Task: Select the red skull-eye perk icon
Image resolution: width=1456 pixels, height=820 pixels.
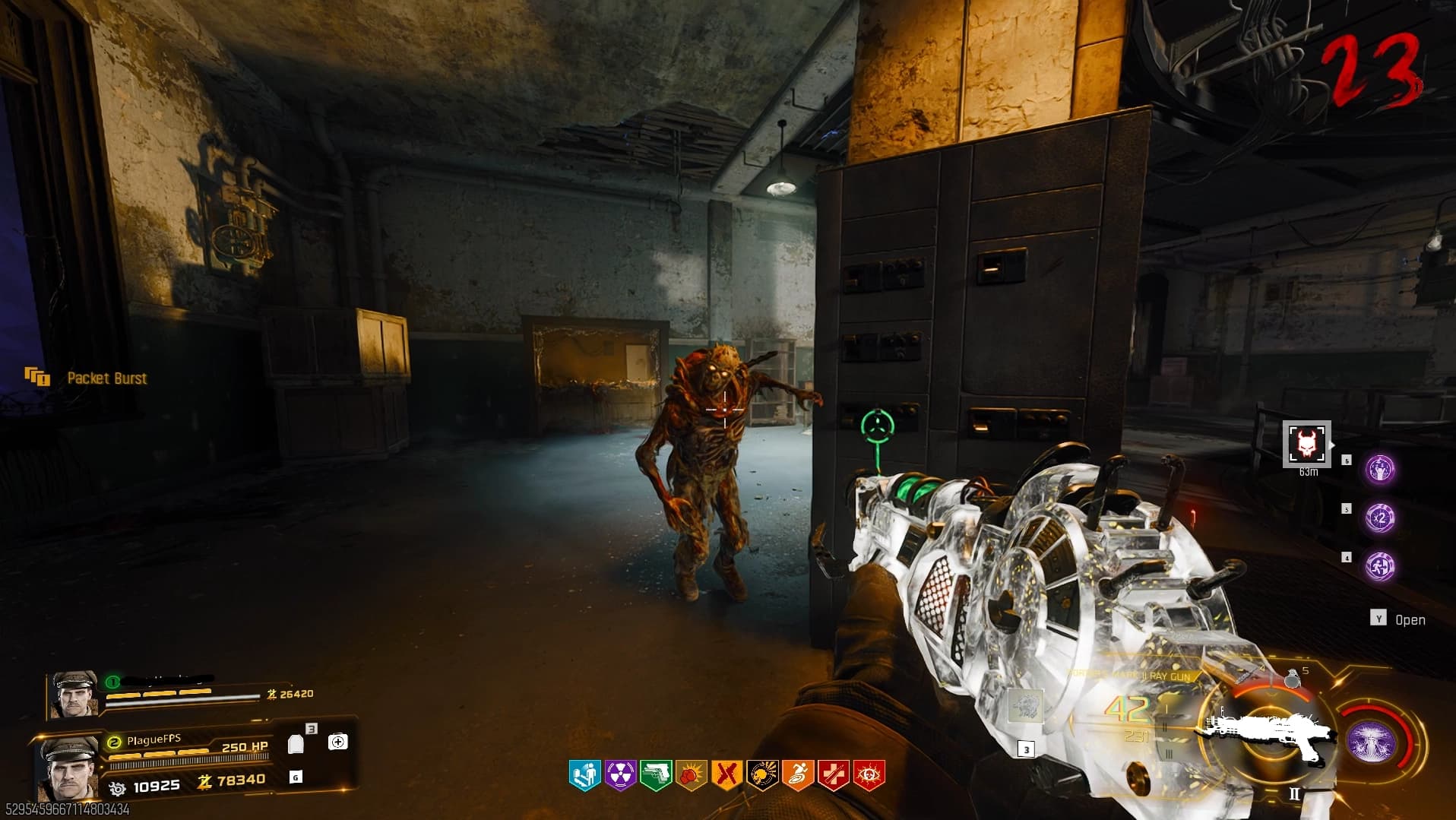Action: coord(869,775)
